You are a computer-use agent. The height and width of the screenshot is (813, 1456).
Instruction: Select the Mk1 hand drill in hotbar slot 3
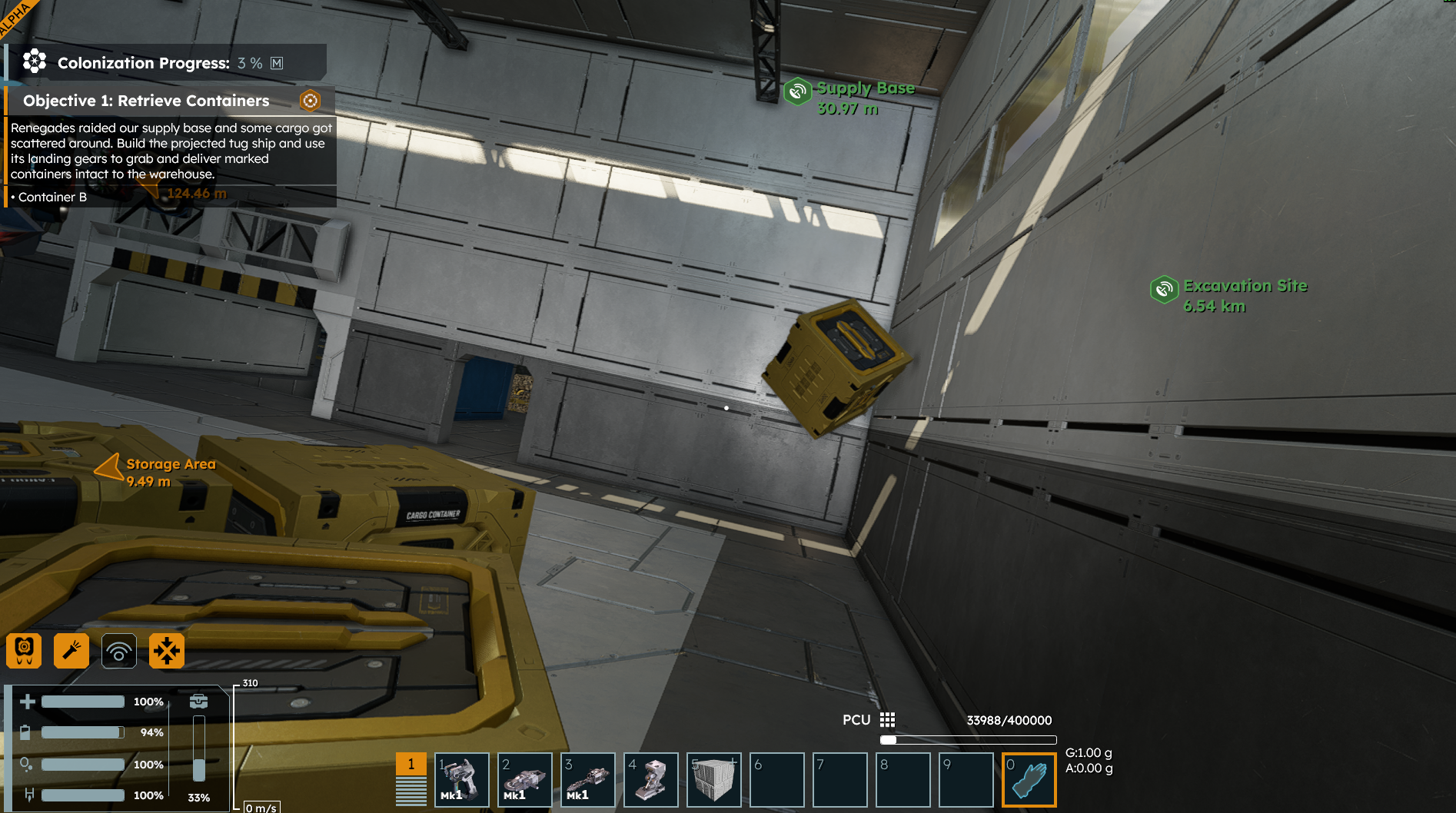point(588,779)
